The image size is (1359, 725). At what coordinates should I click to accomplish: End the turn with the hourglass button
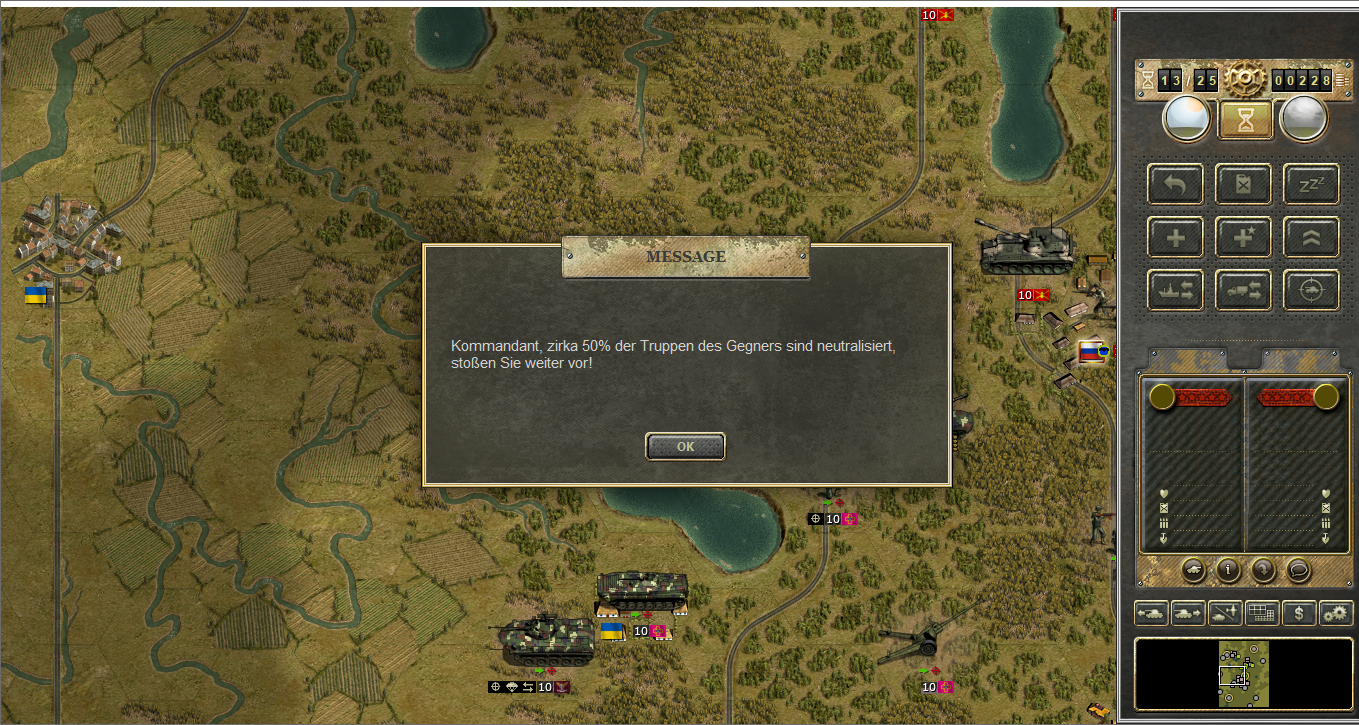[1244, 119]
